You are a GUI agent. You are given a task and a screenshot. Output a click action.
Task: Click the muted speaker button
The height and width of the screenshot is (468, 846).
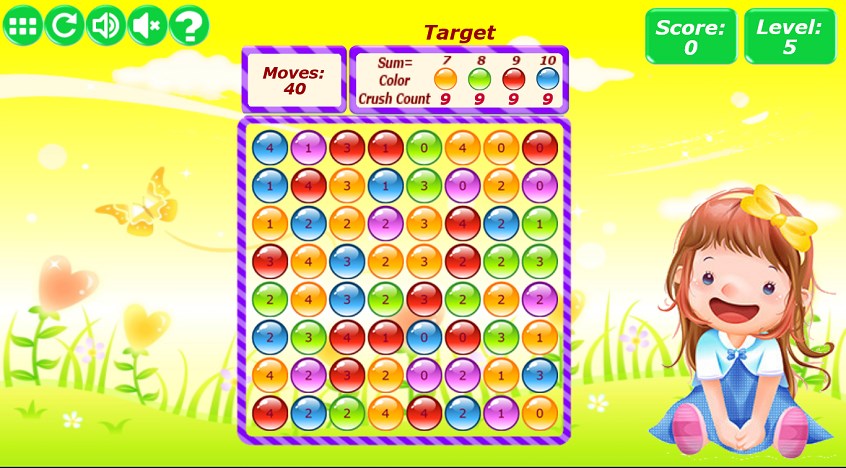(147, 26)
